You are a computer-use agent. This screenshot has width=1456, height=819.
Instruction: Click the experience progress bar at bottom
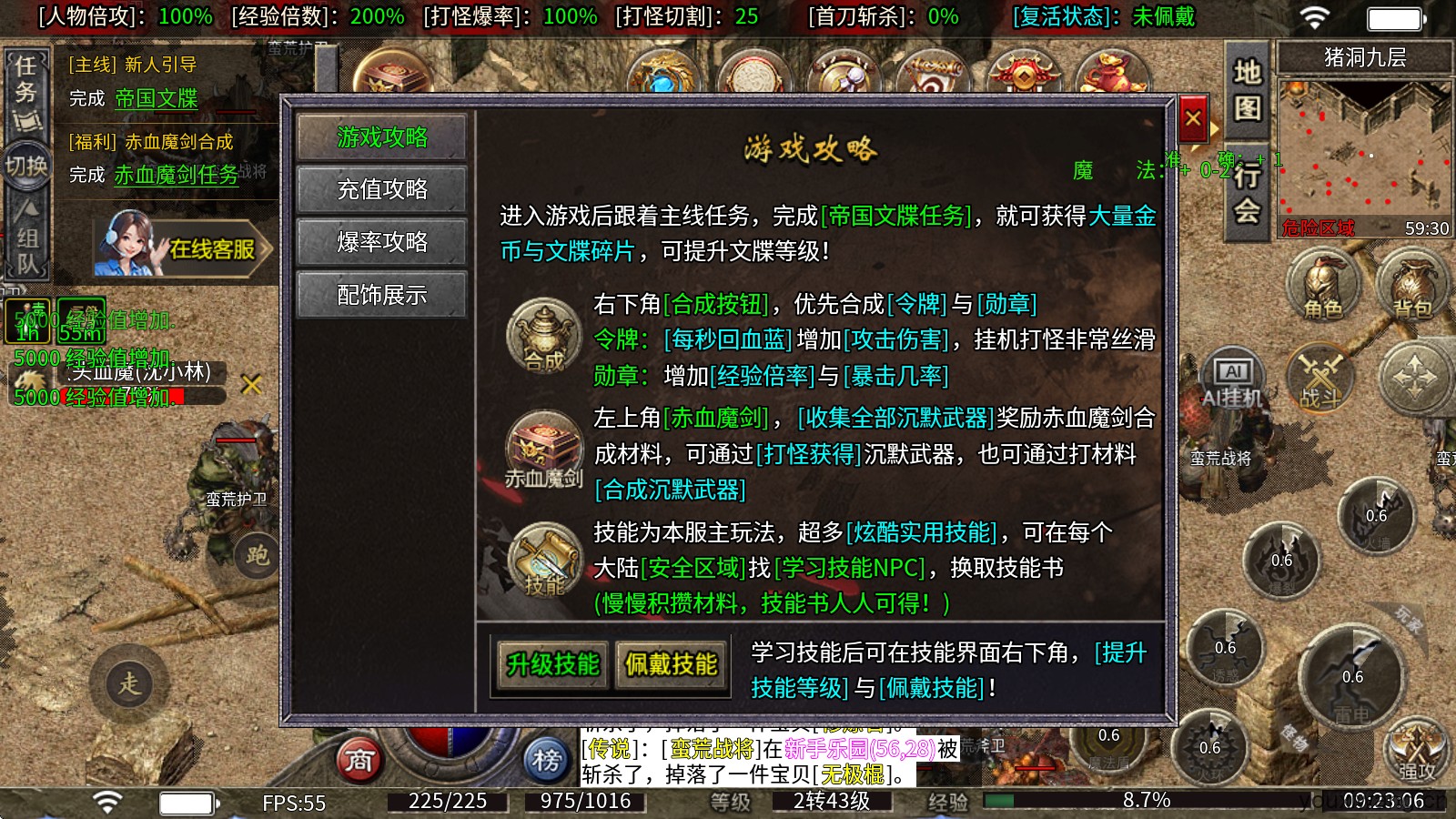point(1092,802)
